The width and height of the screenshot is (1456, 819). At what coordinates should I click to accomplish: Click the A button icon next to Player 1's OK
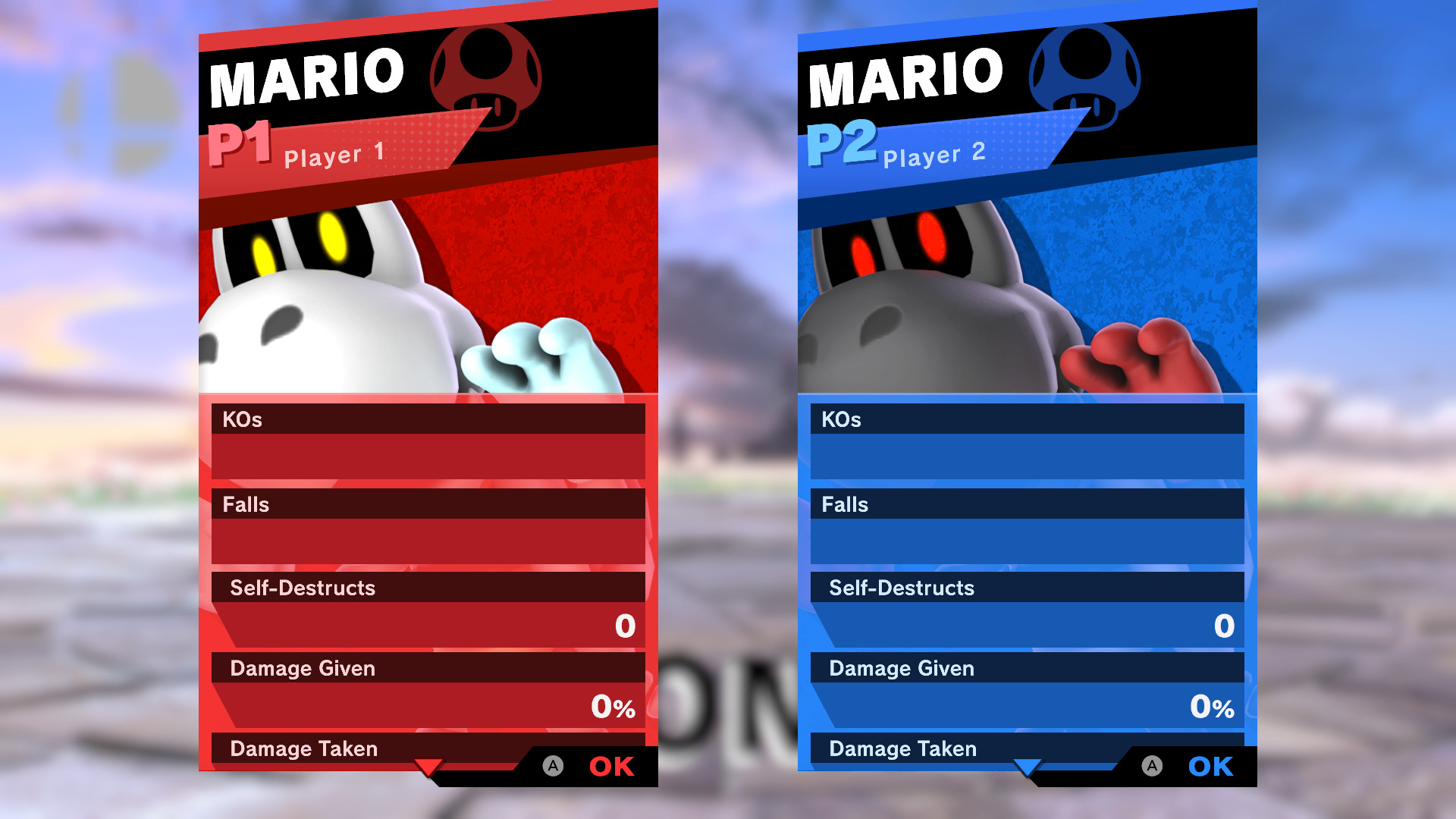click(x=552, y=767)
